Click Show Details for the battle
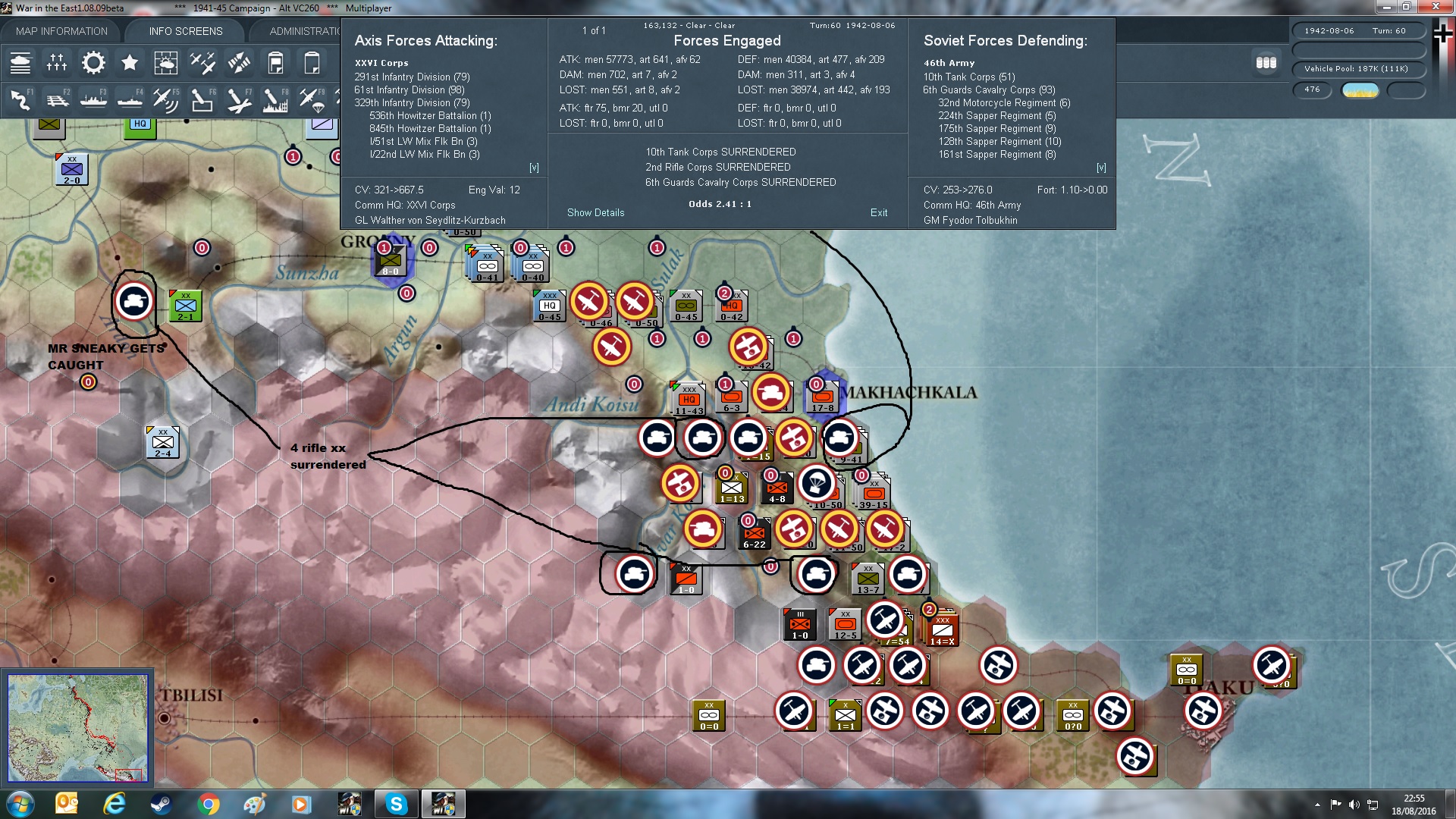The image size is (1456, 819). [x=596, y=212]
